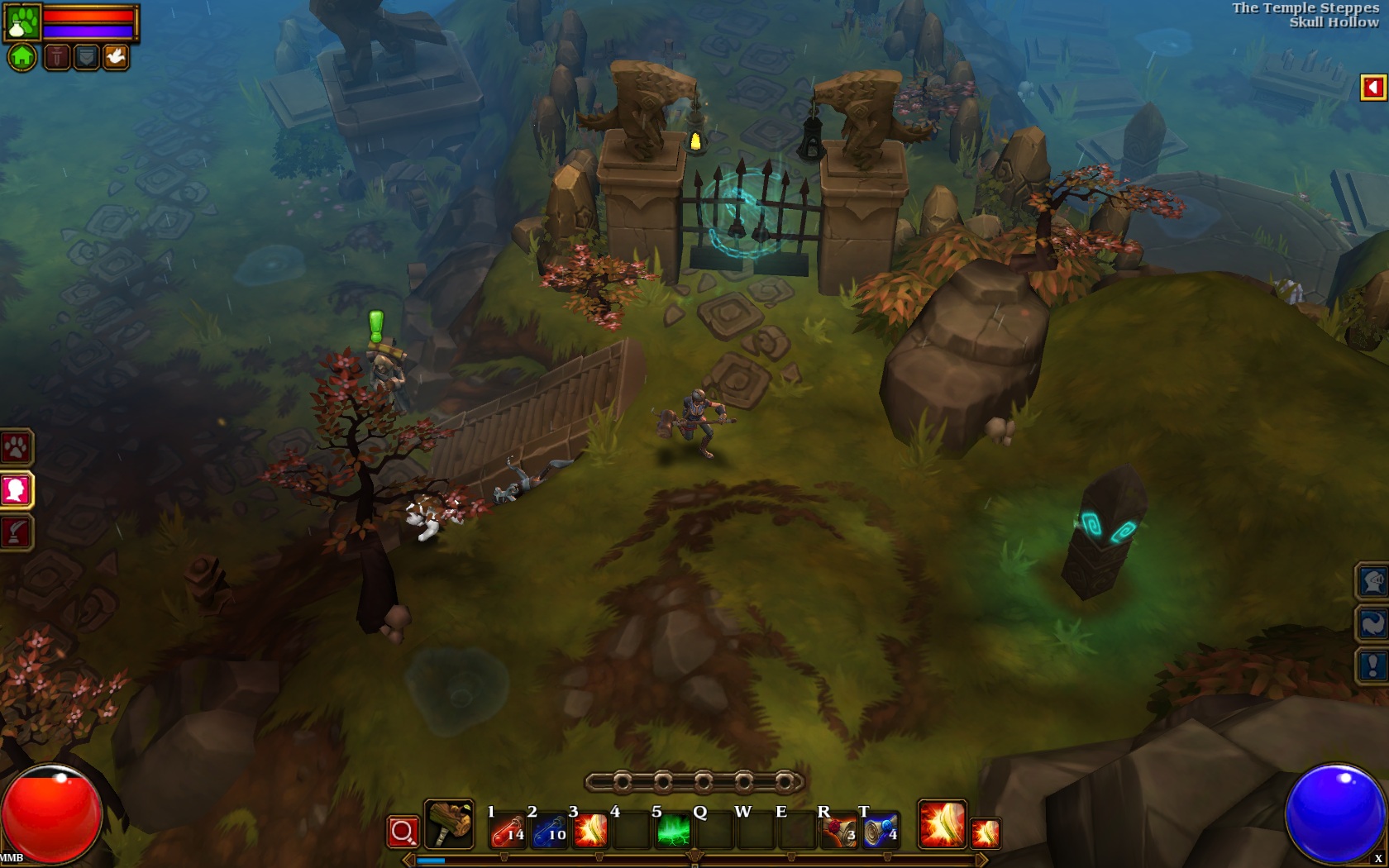Send pet to town with green house button
1389x868 pixels.
[22, 57]
